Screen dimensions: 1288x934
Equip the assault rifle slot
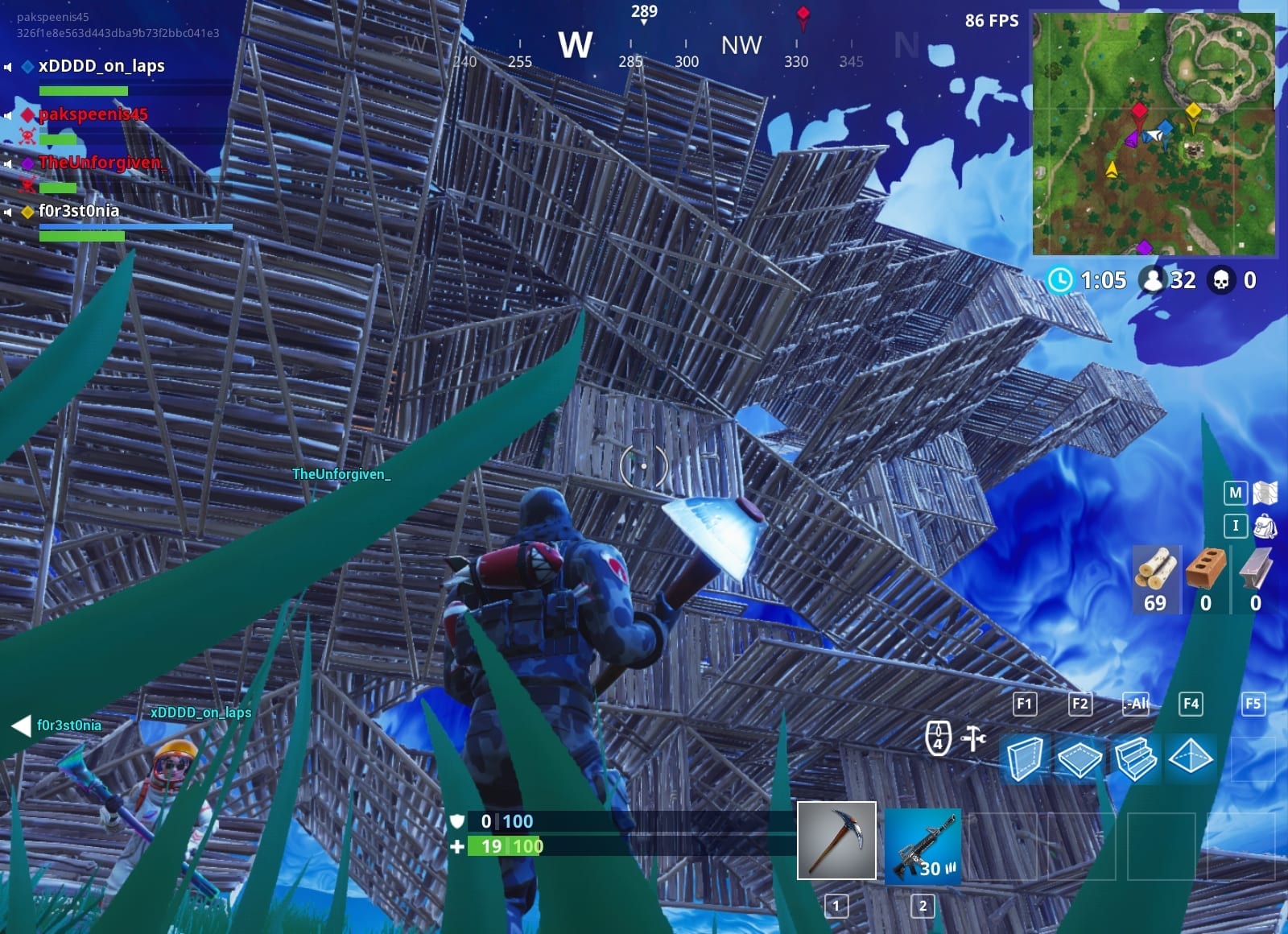pyautogui.click(x=923, y=846)
